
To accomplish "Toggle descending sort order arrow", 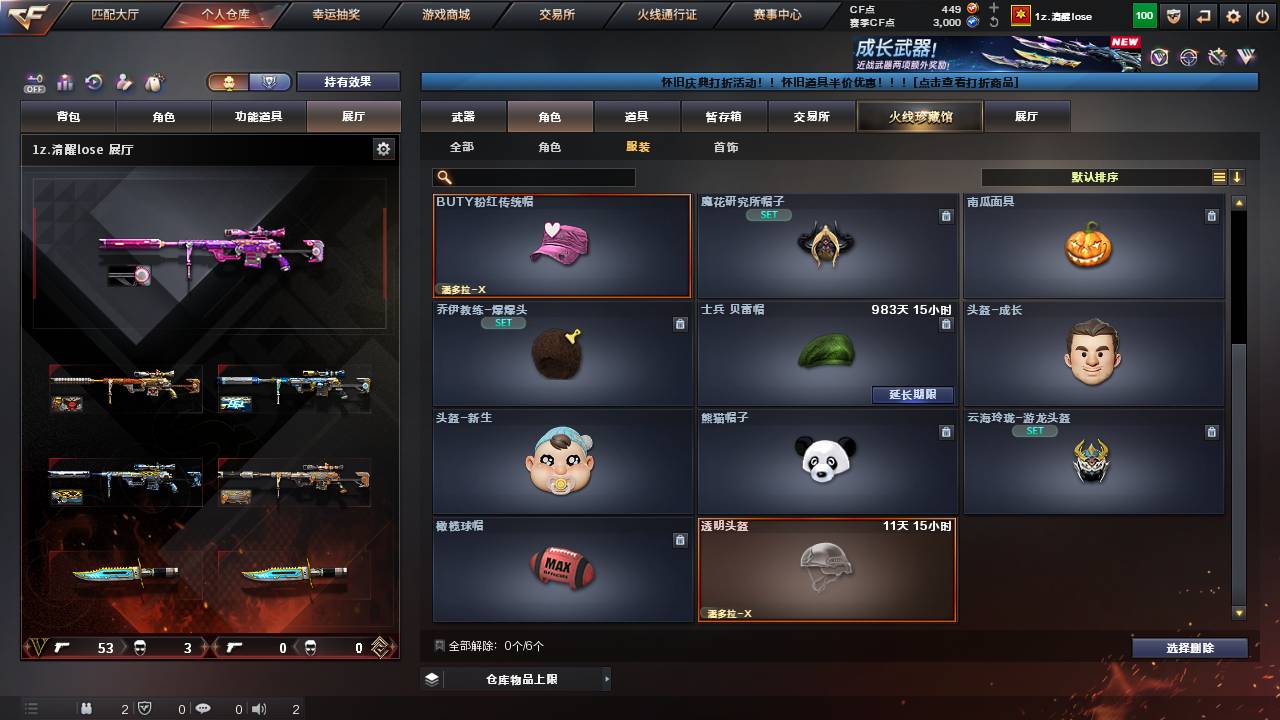I will (x=1239, y=177).
